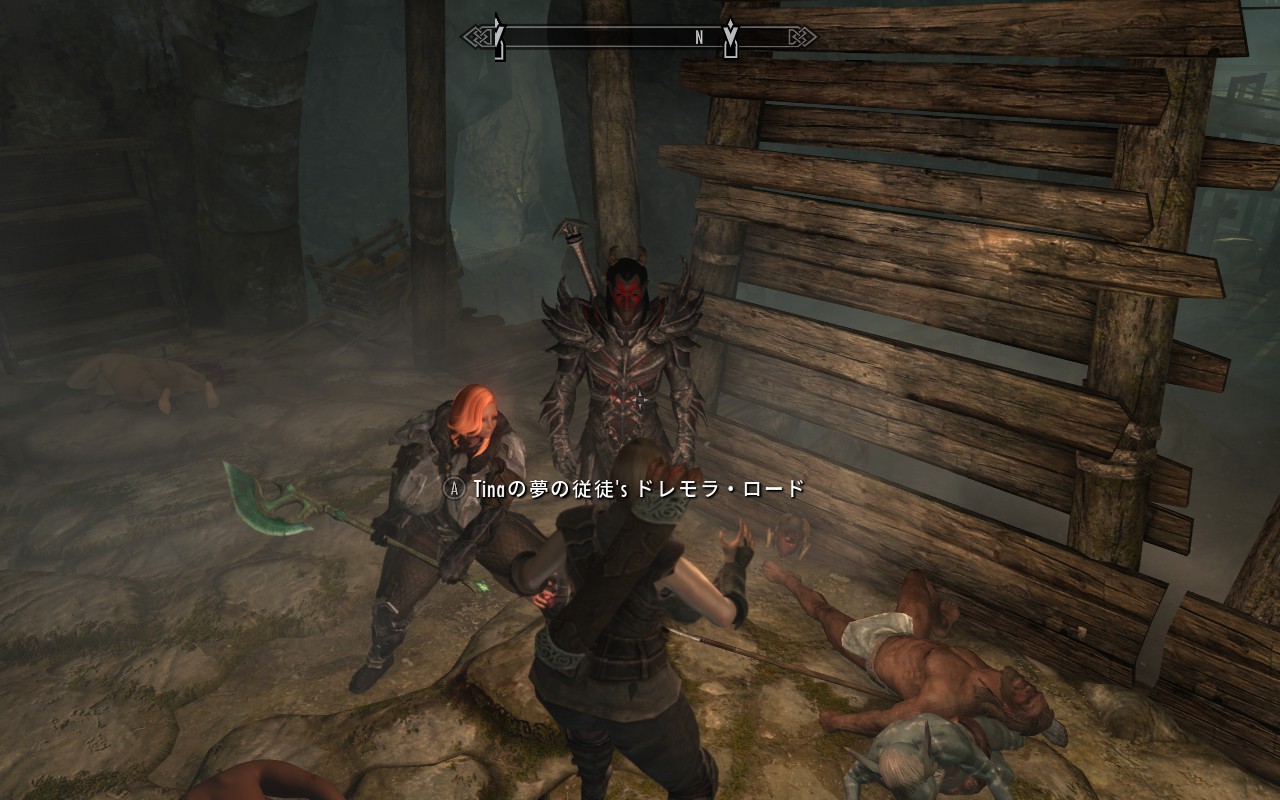Click the marker at the compass's left end
Image resolution: width=1280 pixels, height=800 pixels.
[x=498, y=32]
